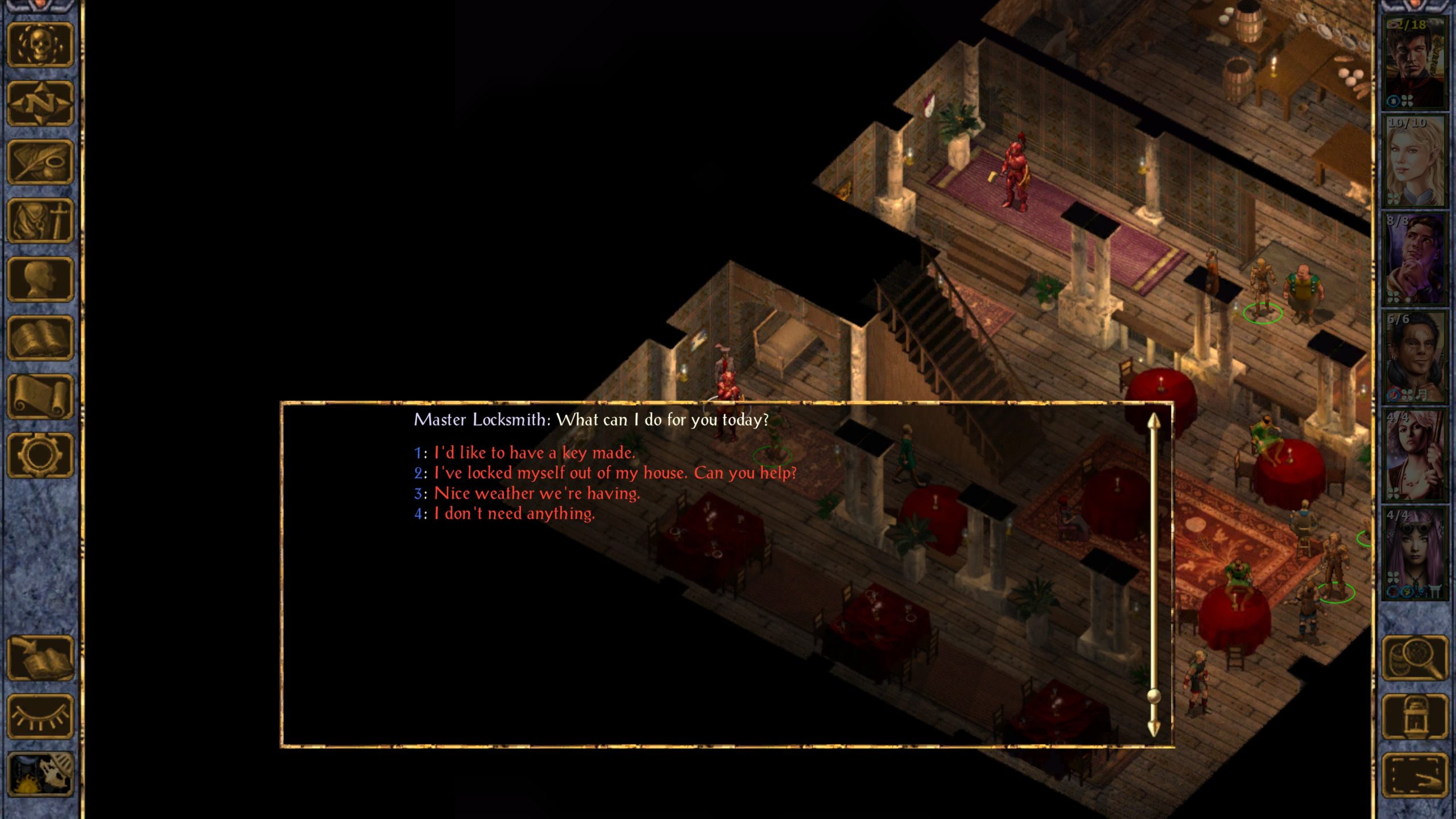Click the dialogue scrollbar down arrow
This screenshot has height=819, width=1456.
point(1153,729)
